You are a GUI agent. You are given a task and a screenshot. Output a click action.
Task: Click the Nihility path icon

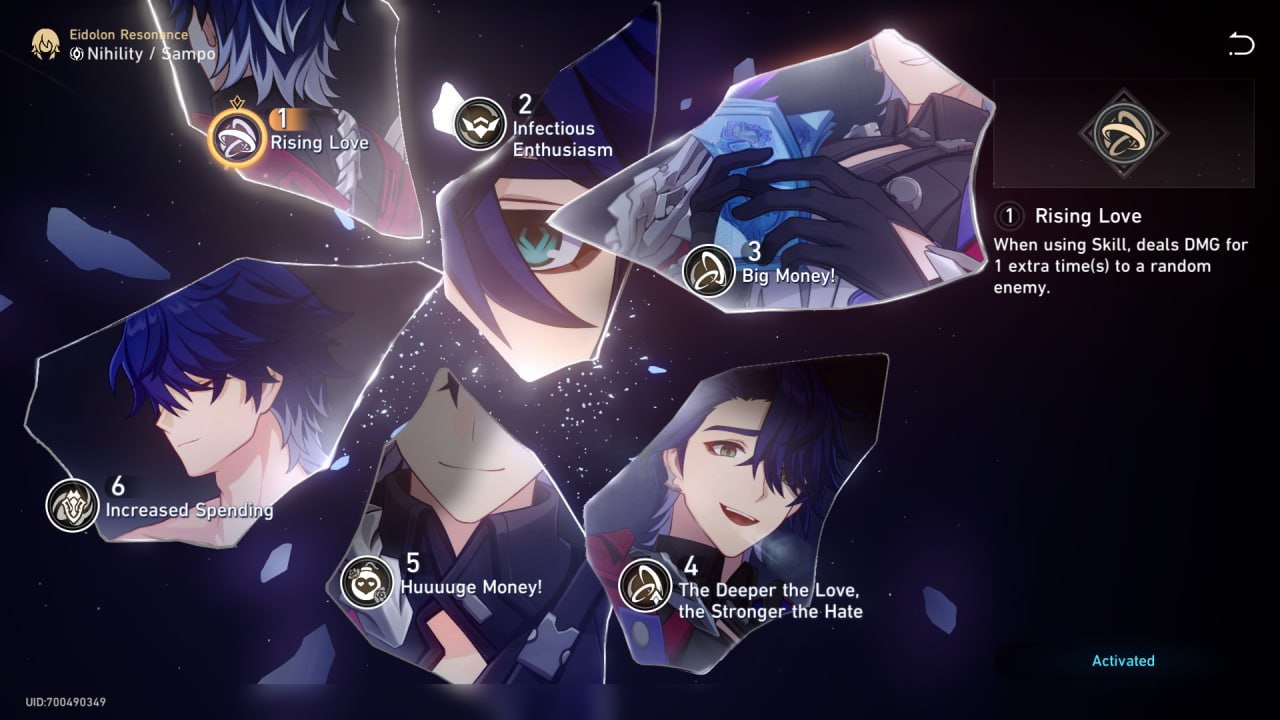coord(75,55)
